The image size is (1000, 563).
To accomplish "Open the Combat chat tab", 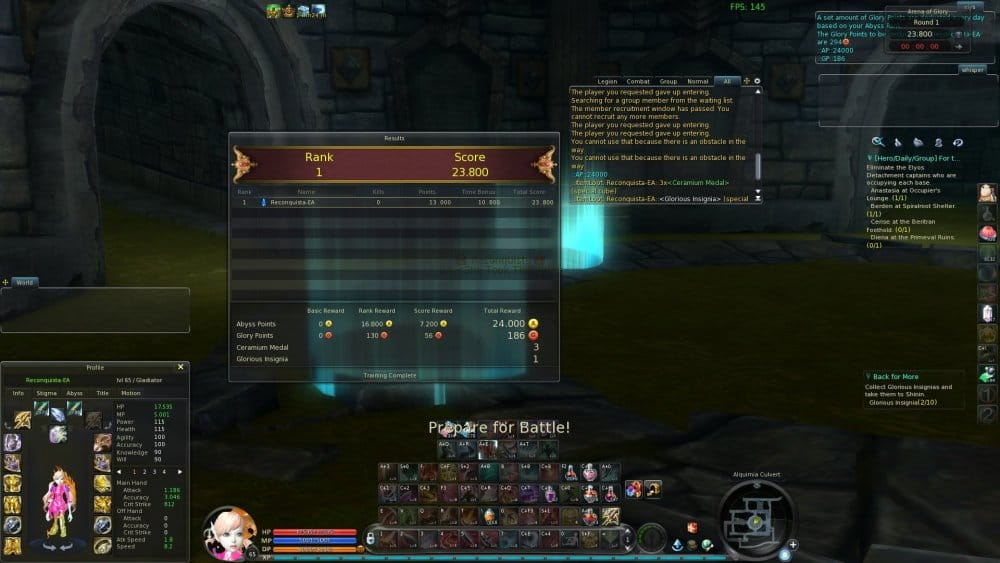I will (x=638, y=81).
